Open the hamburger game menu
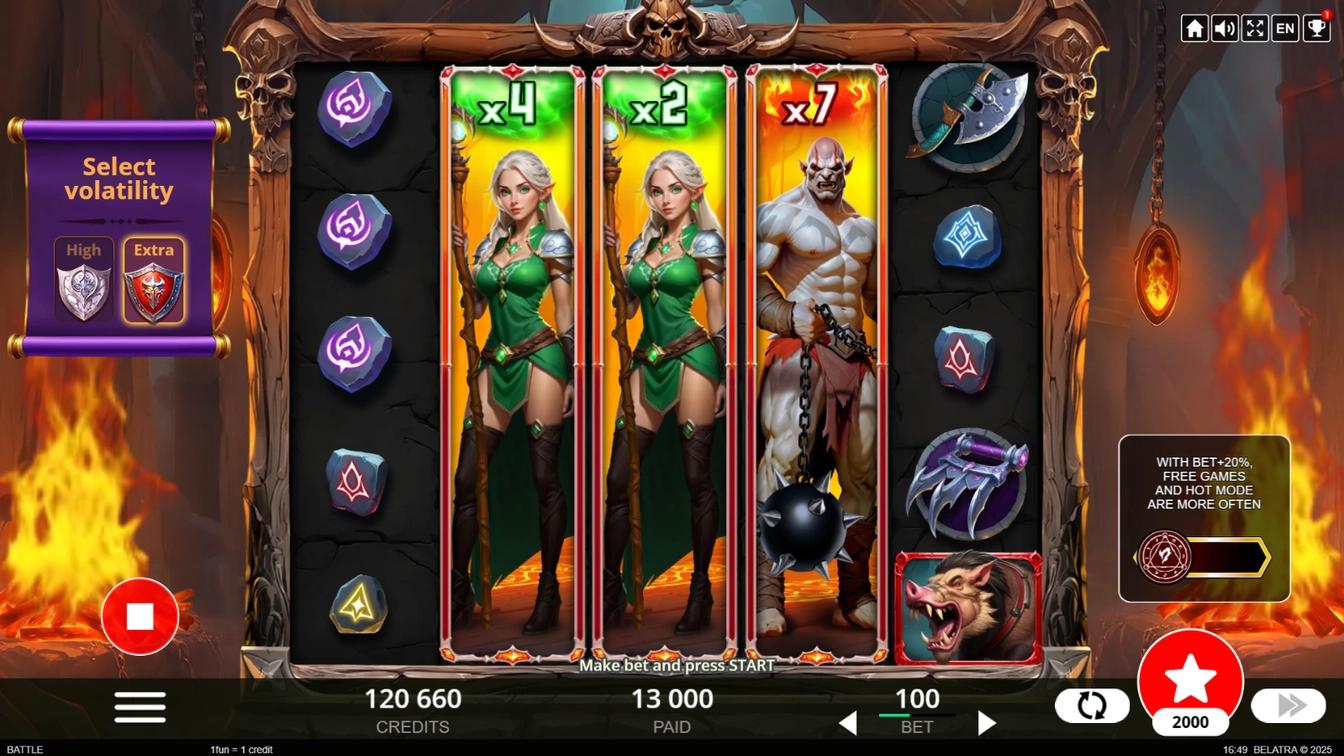 tap(139, 706)
